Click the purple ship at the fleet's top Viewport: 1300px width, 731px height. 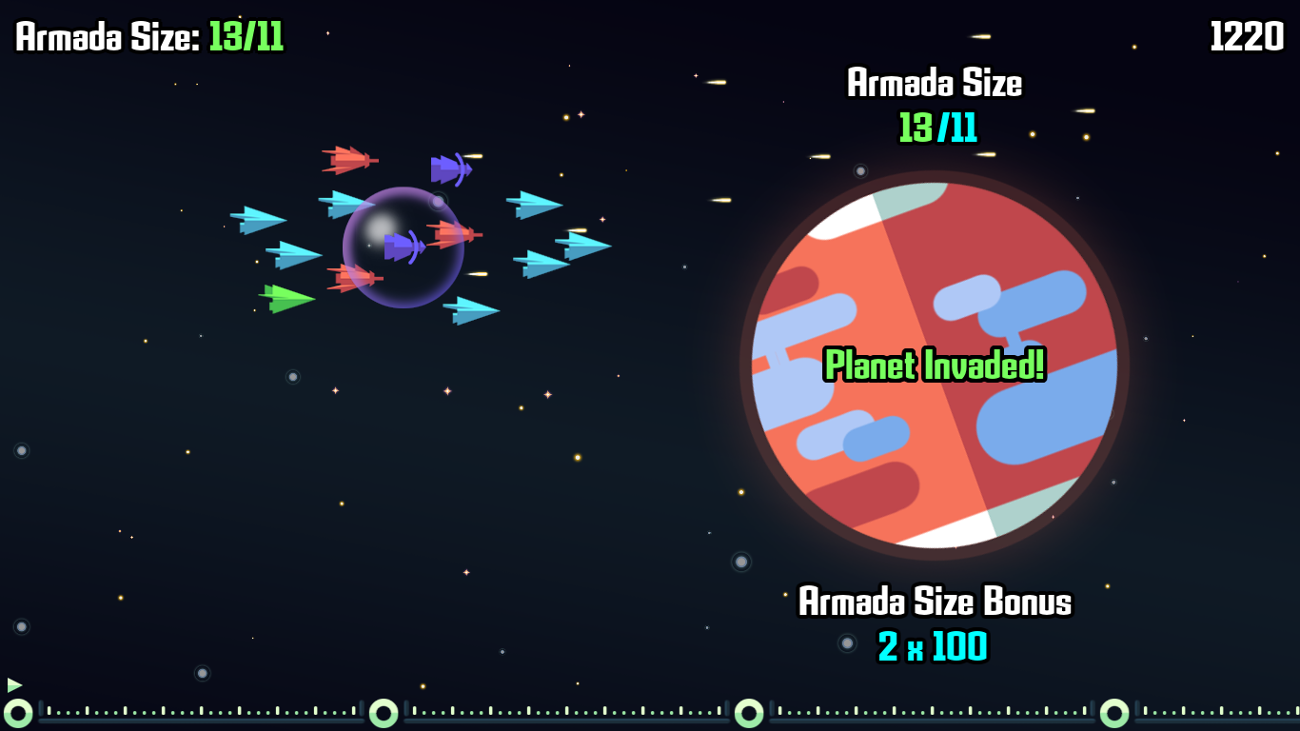point(452,168)
